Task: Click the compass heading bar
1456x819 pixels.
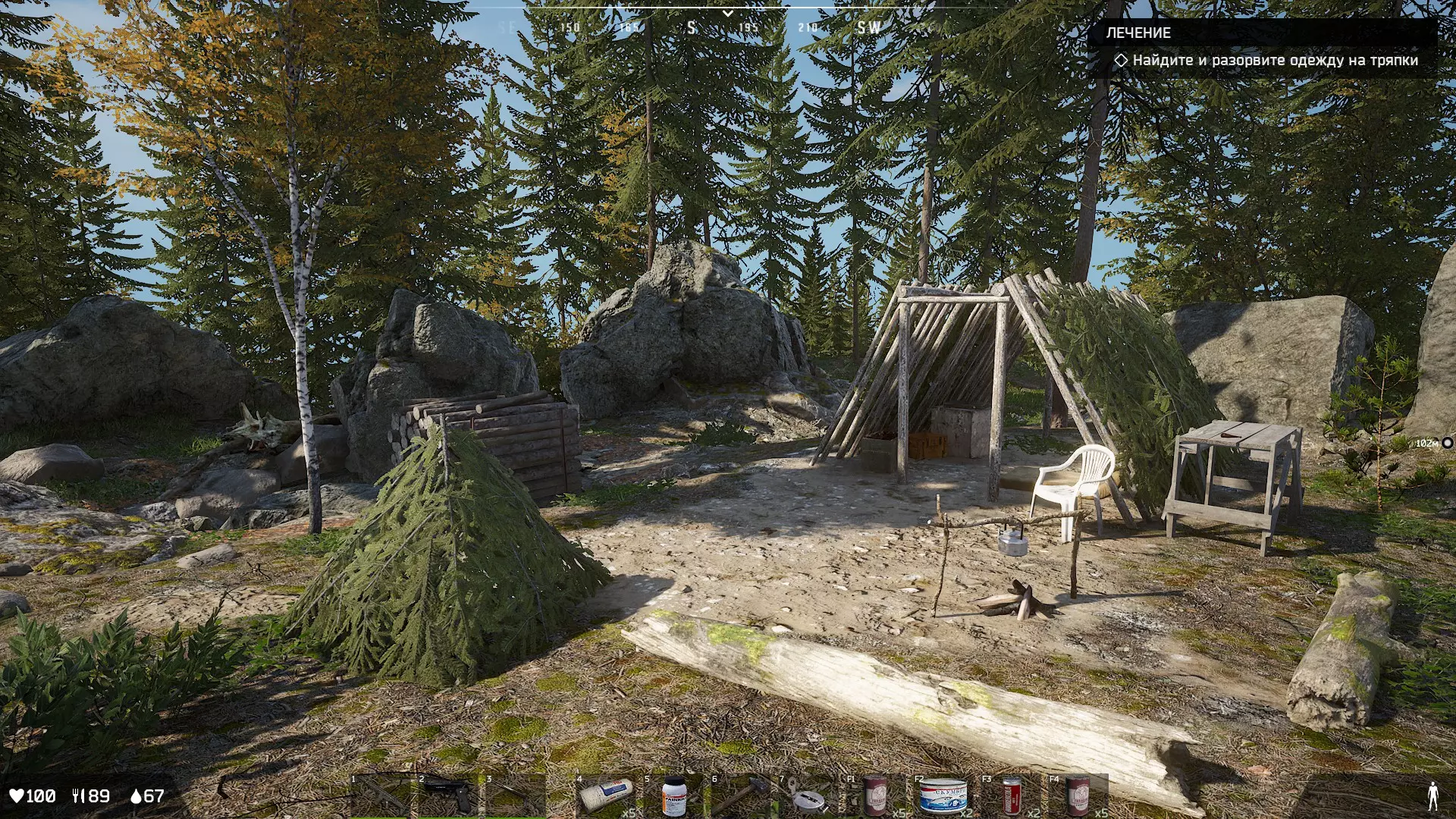Action: coord(726,27)
